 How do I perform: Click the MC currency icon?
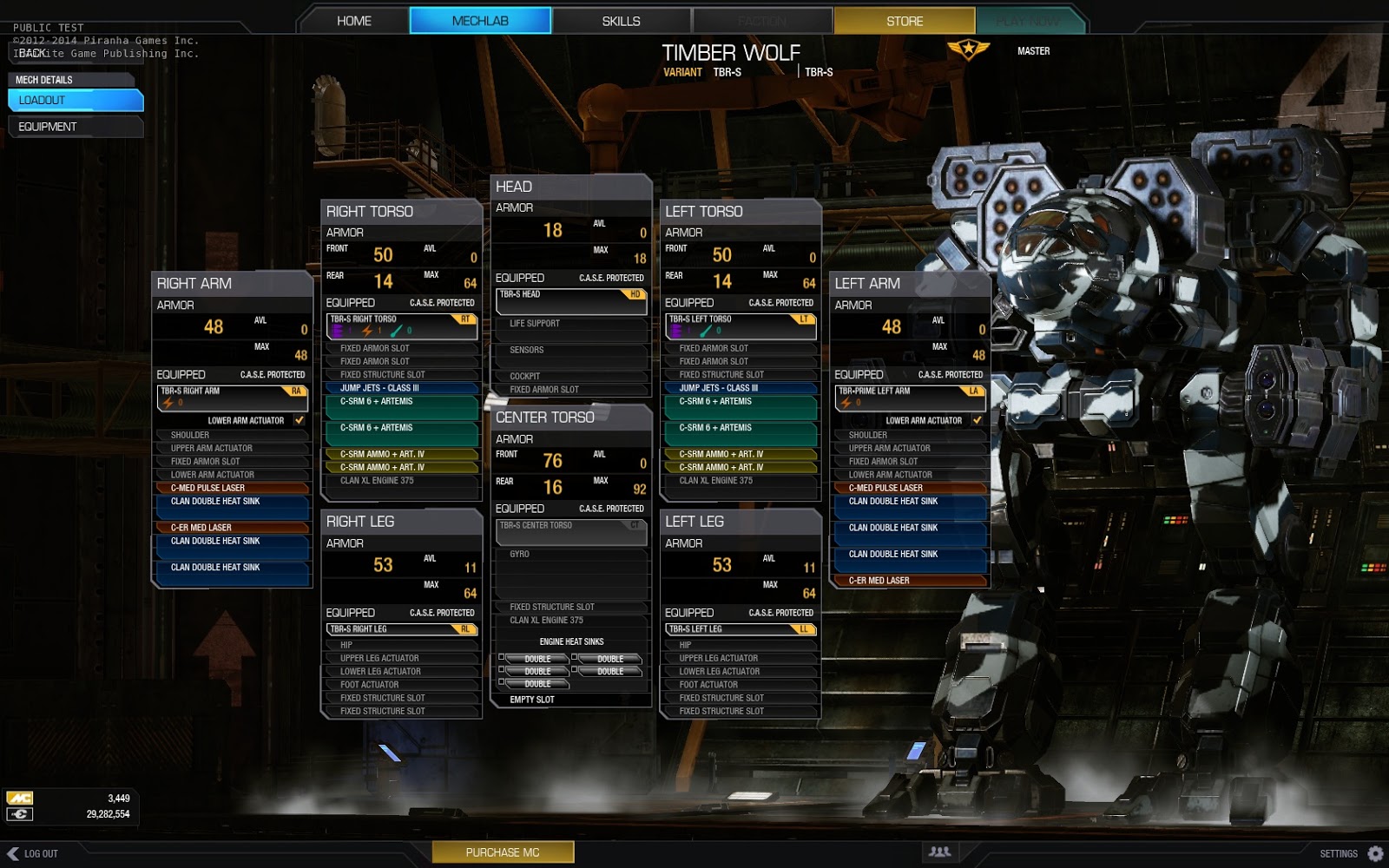tap(20, 797)
